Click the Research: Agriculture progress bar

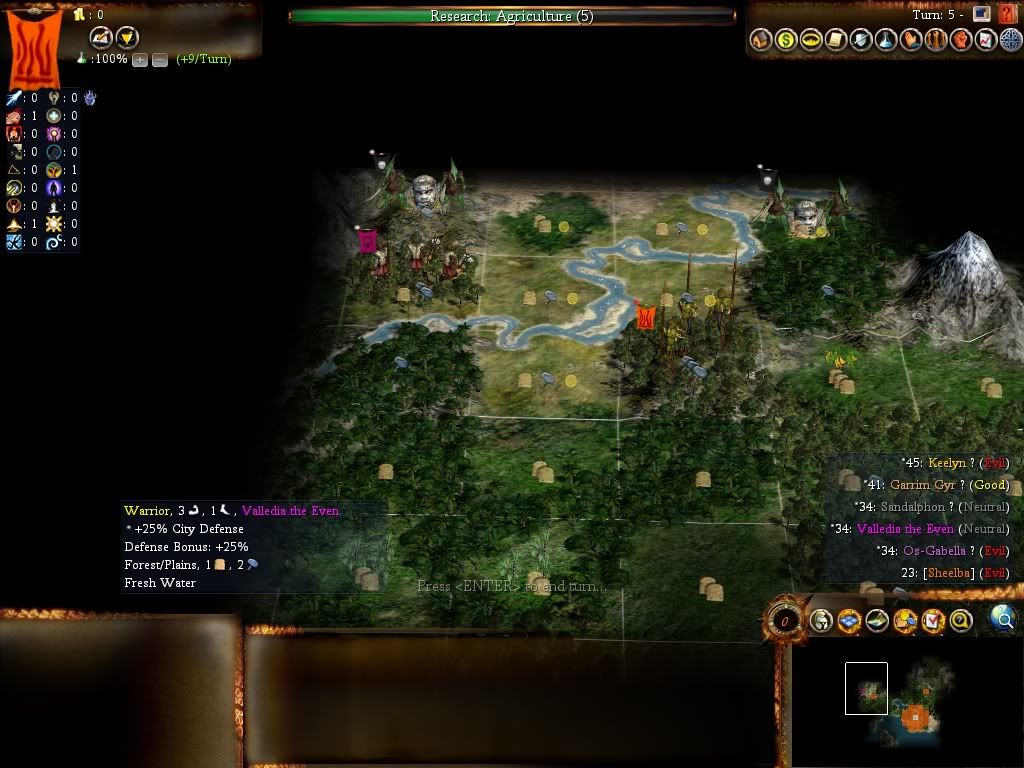tap(511, 16)
